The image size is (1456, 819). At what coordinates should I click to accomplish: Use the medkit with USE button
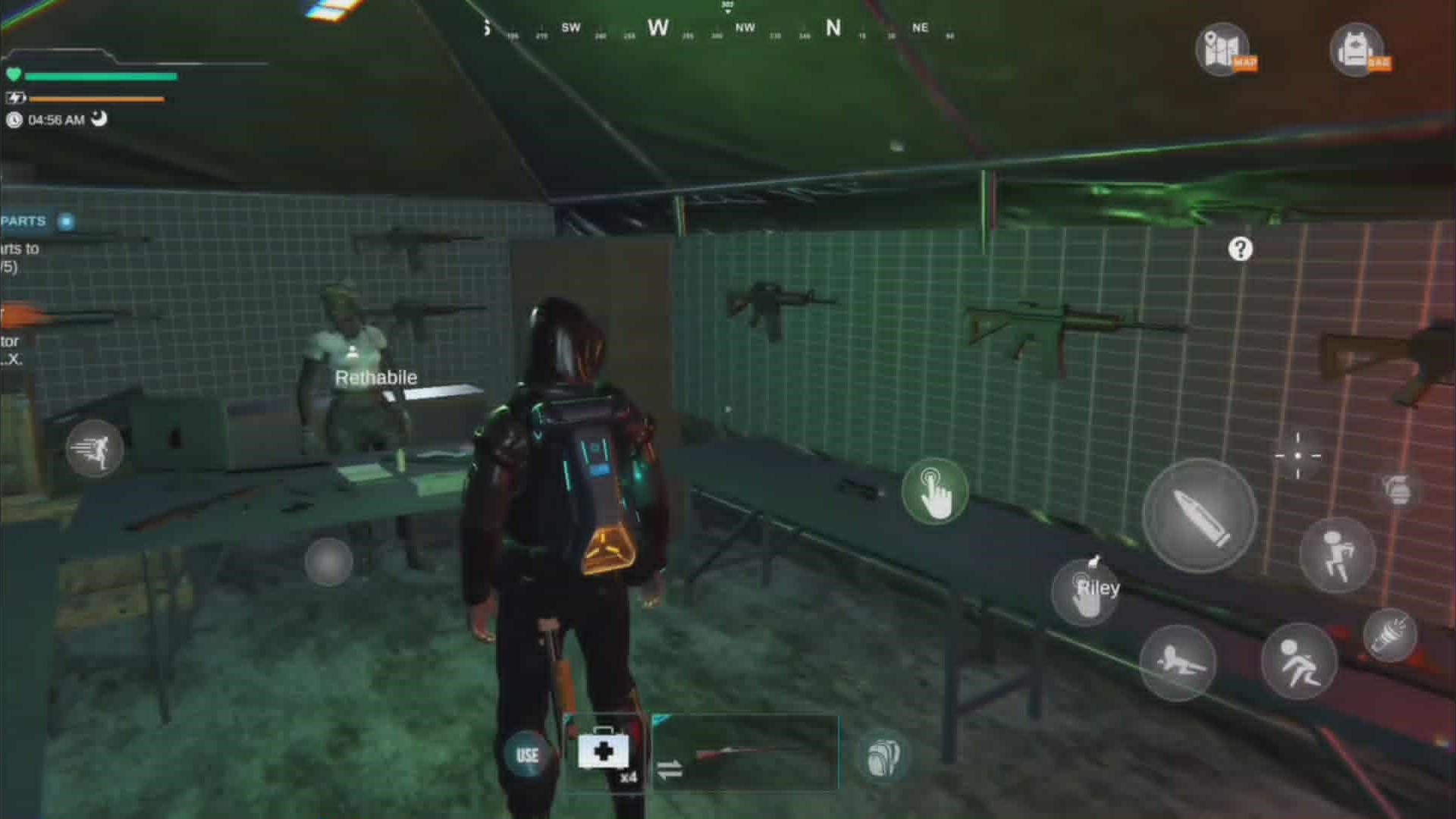527,755
